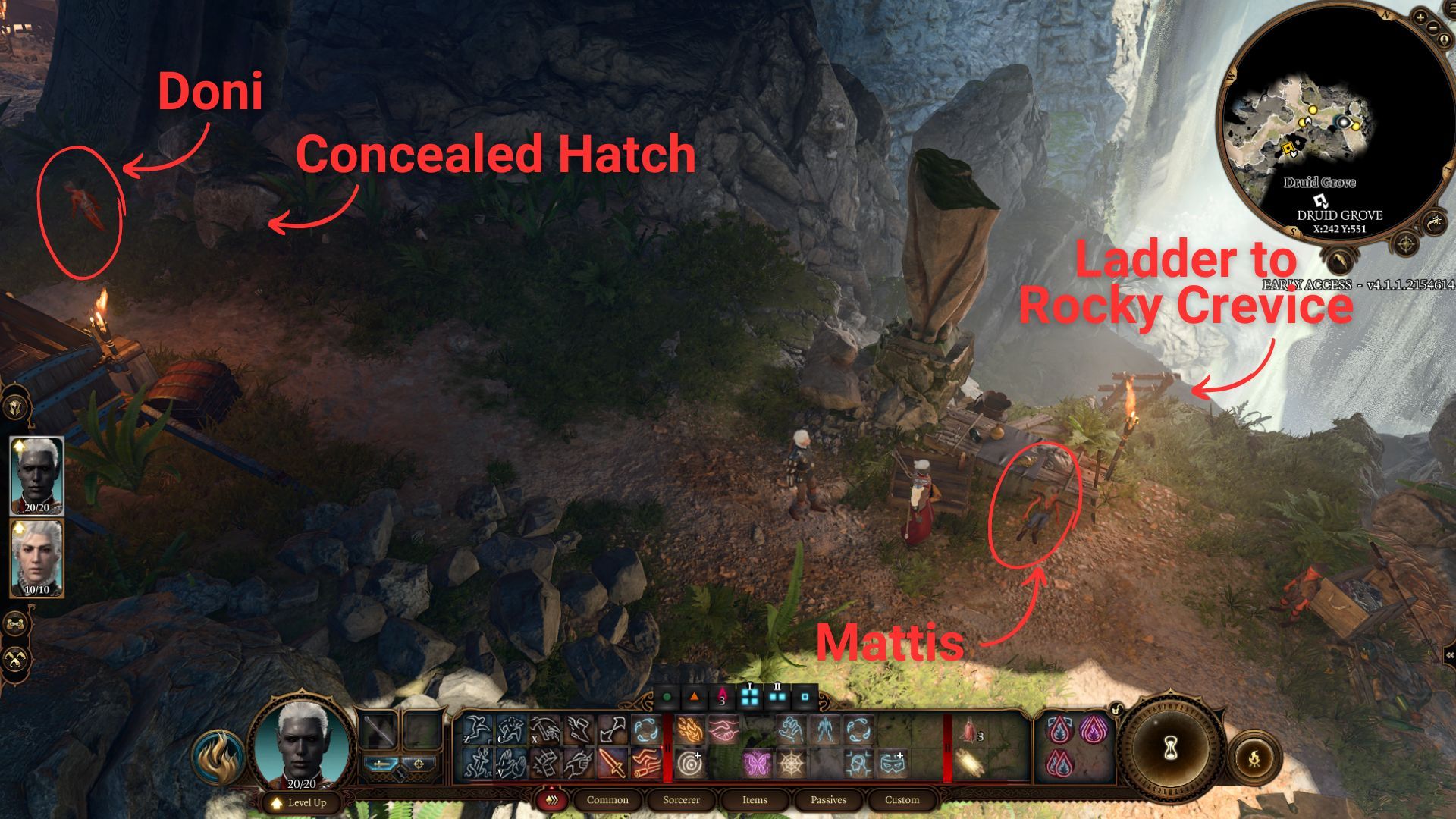
Task: Click the Level Up button
Action: point(300,802)
